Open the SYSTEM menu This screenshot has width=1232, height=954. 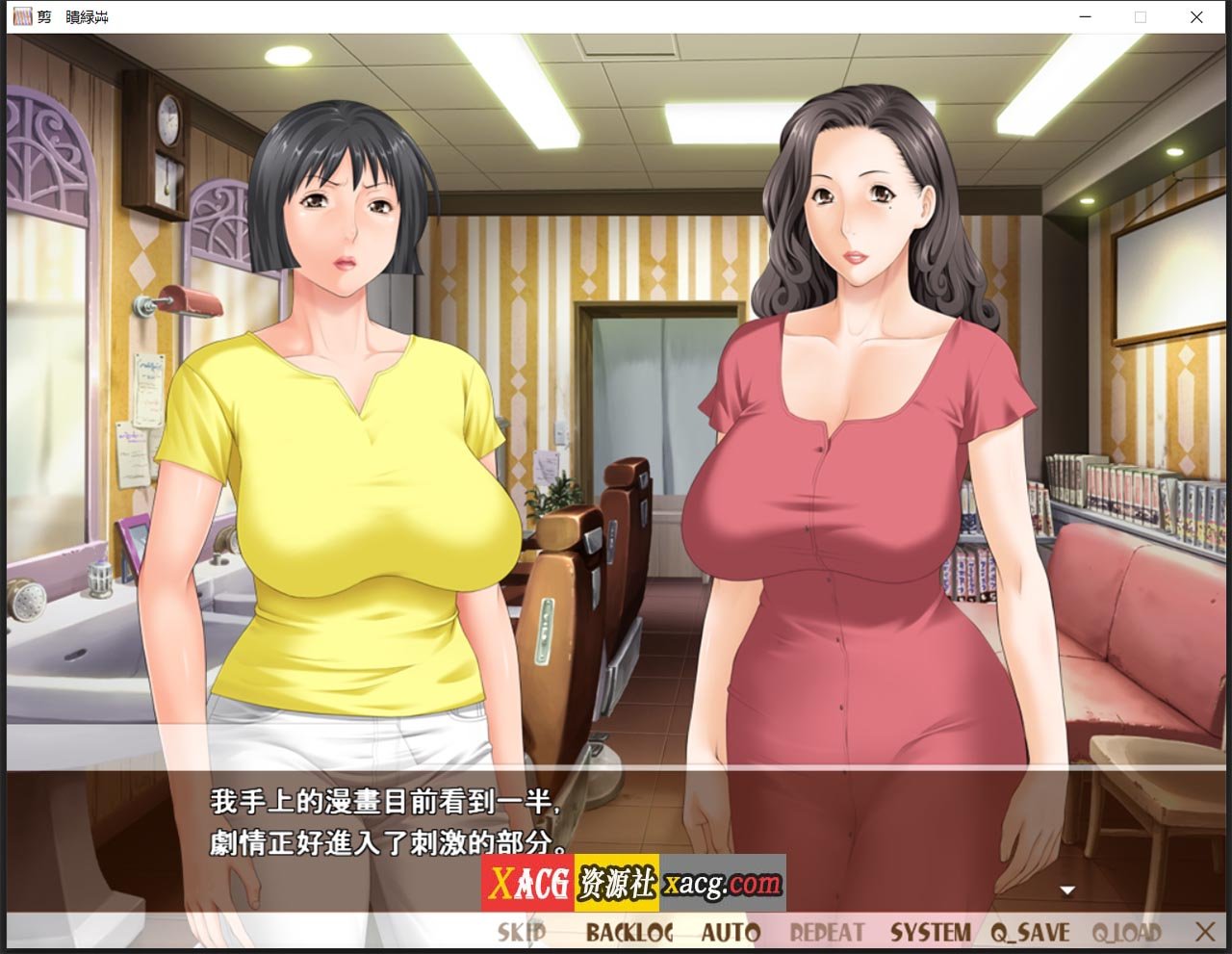click(x=933, y=931)
